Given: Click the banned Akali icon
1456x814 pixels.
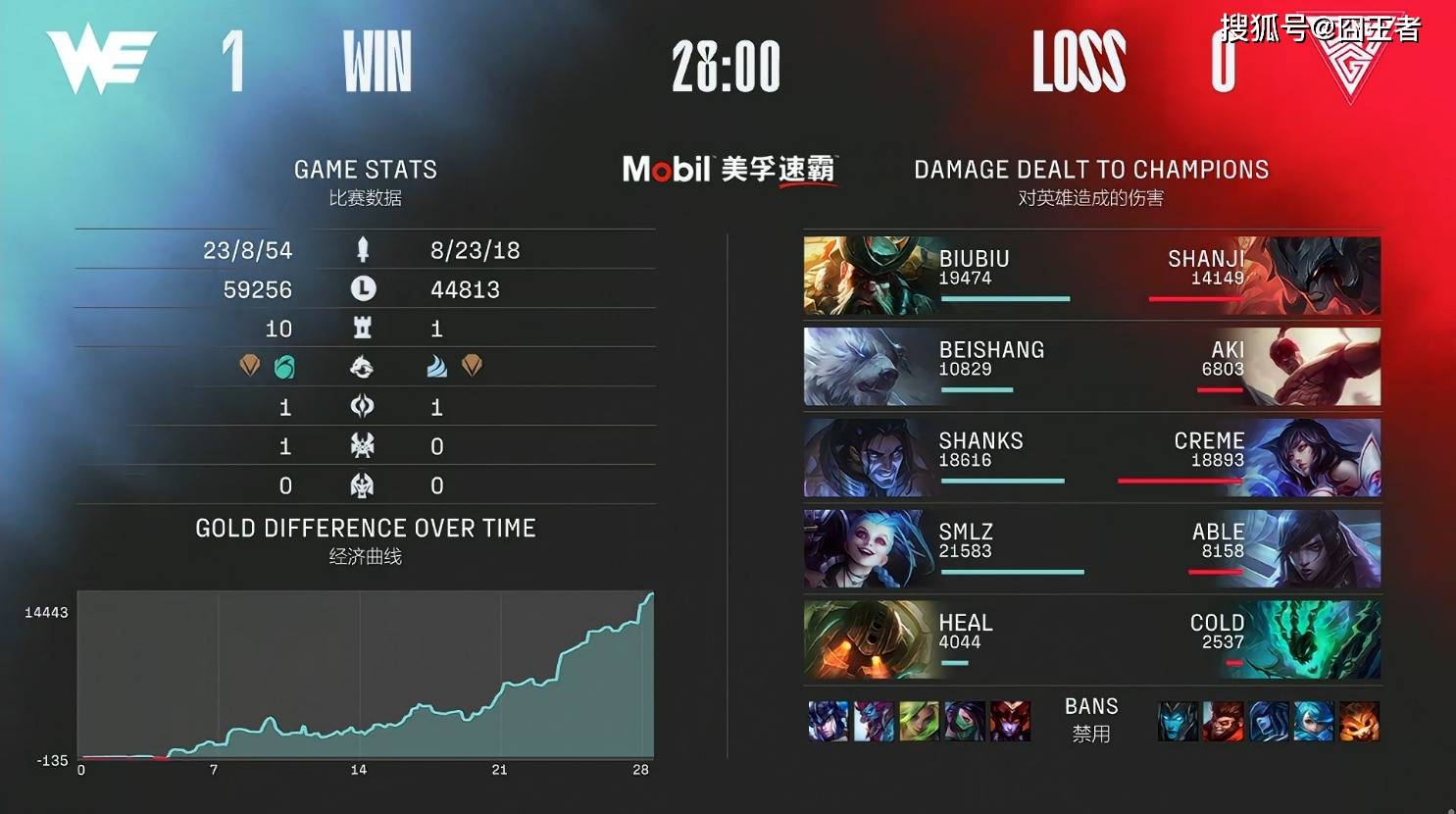Looking at the screenshot, I should tap(965, 721).
